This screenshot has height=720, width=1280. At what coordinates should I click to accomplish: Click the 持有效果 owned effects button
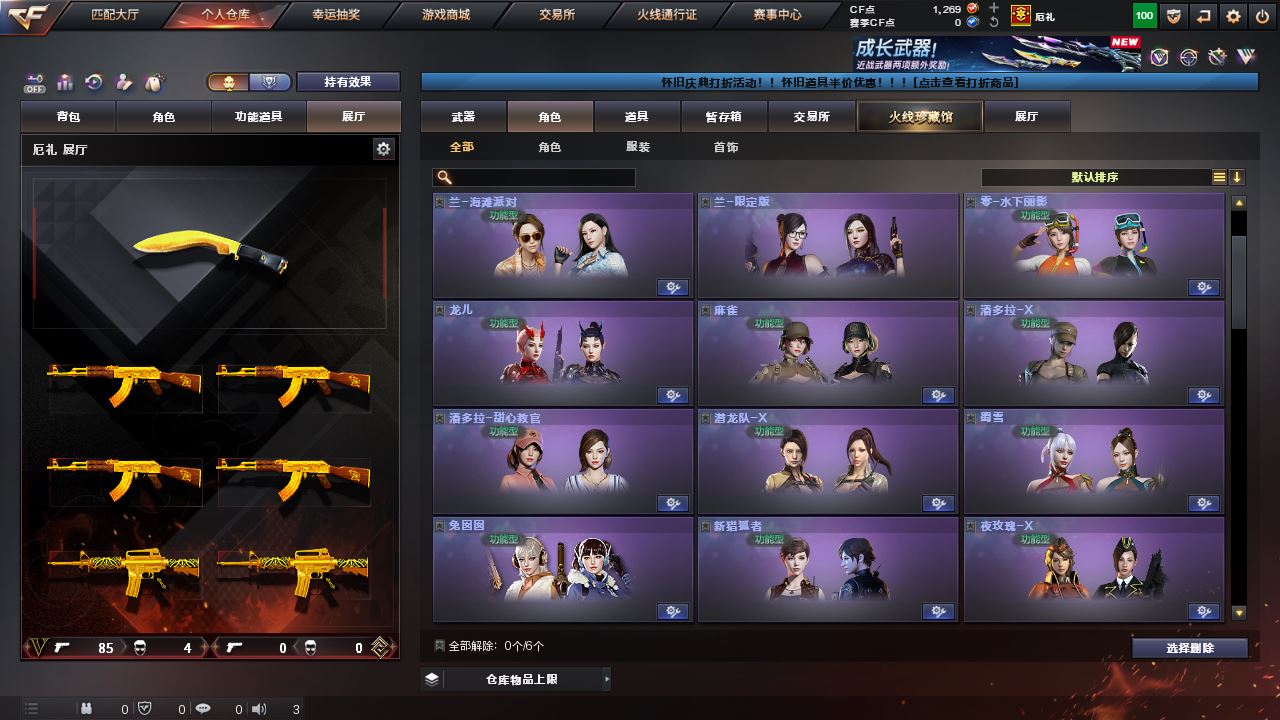(x=347, y=82)
